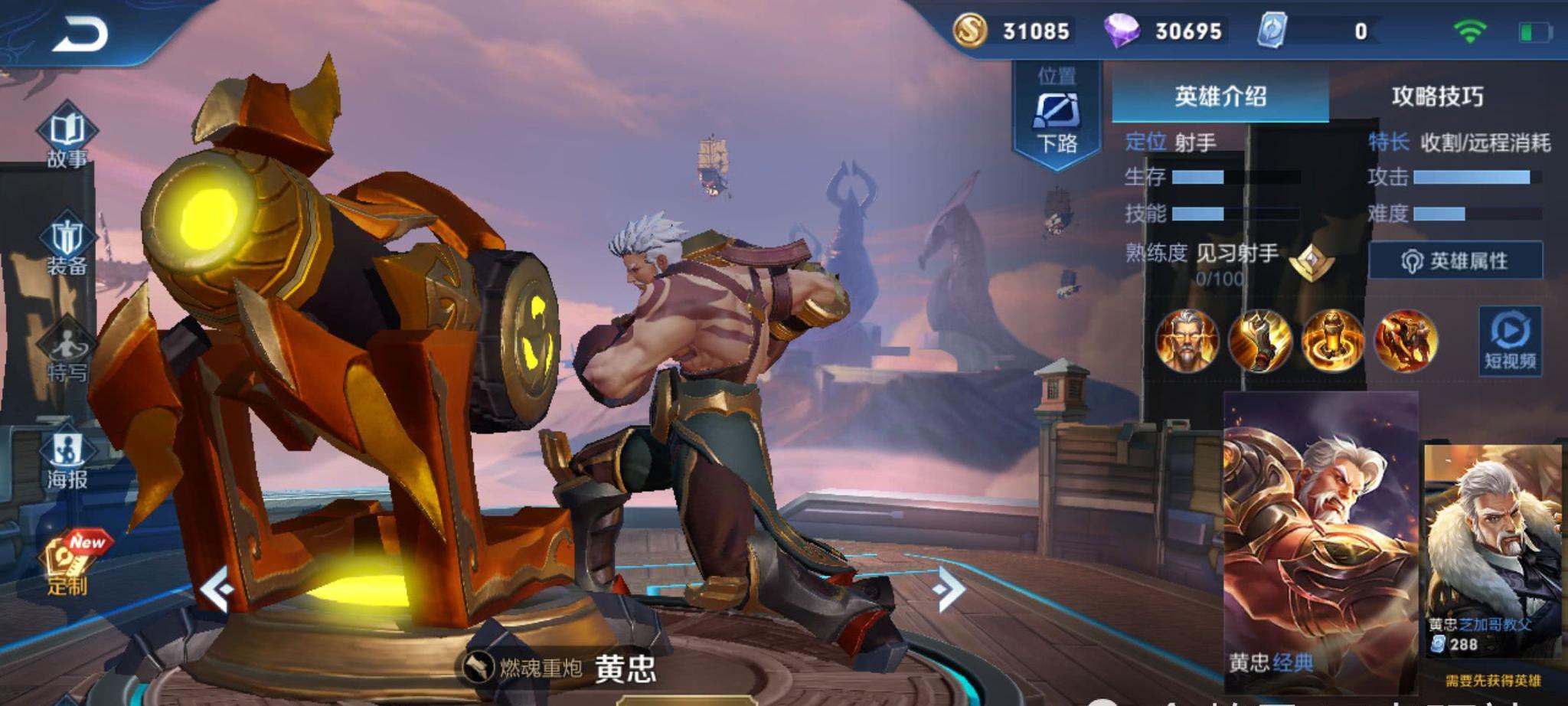Screen dimensions: 1568x706
Task: Tap the gold coin currency icon
Action: (x=969, y=31)
